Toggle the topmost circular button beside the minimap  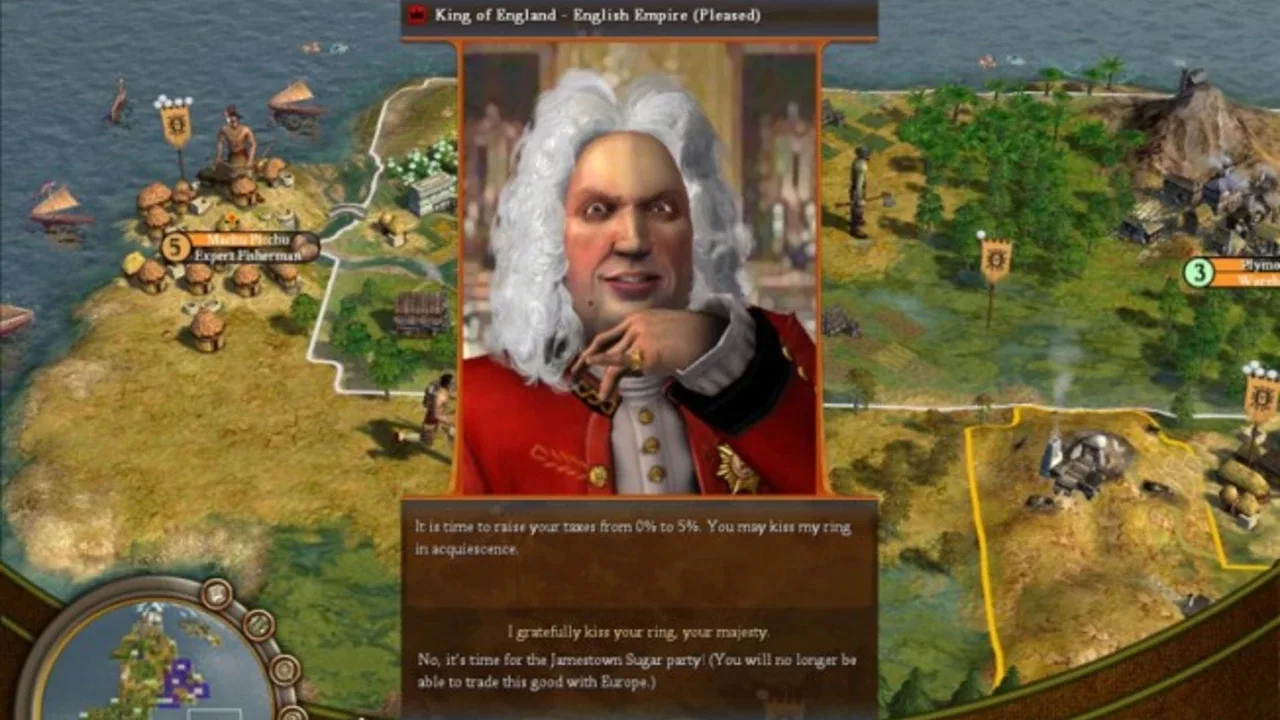pyautogui.click(x=215, y=595)
